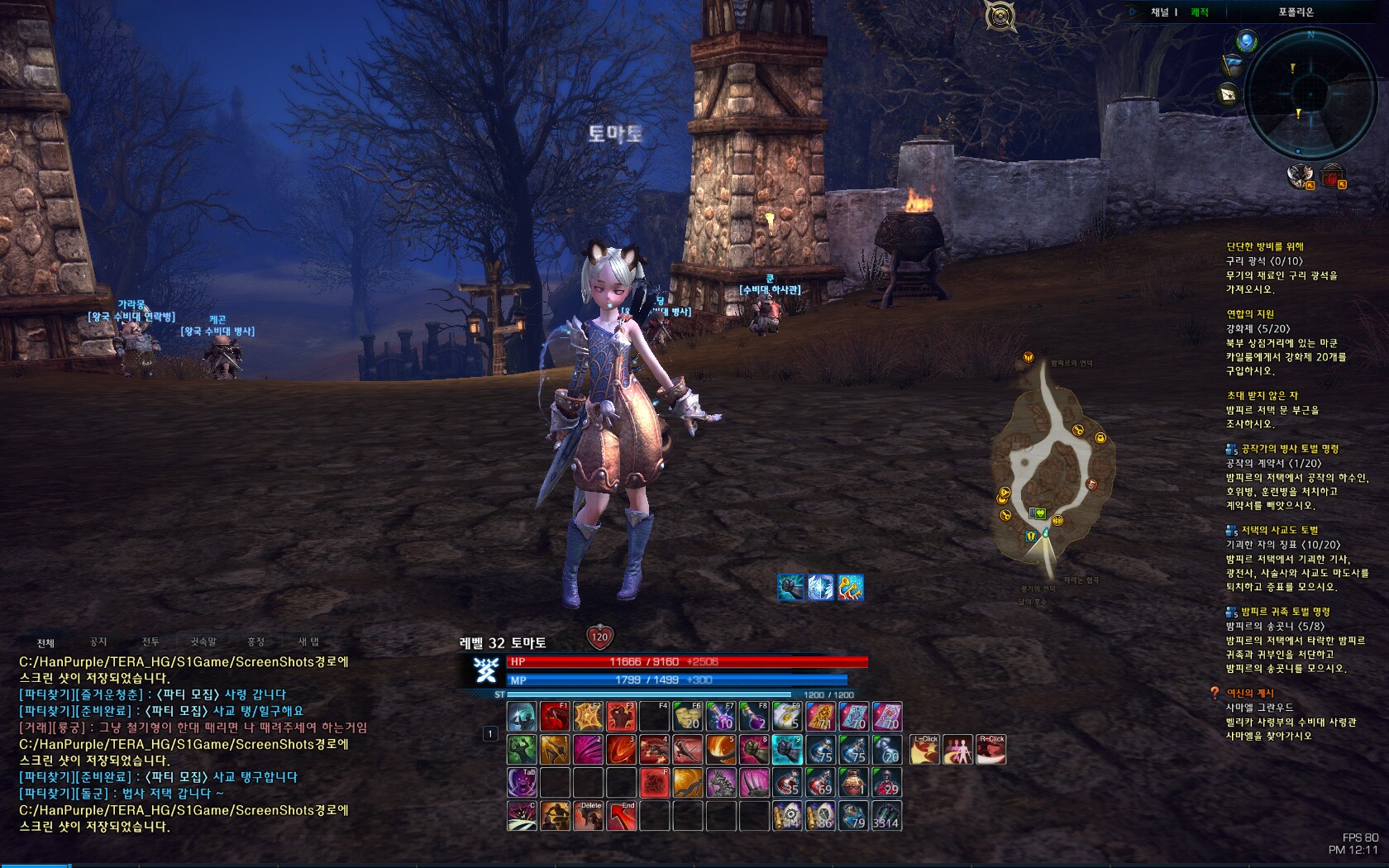Use the End-key red arrow skill
This screenshot has width=1389, height=868.
click(622, 816)
